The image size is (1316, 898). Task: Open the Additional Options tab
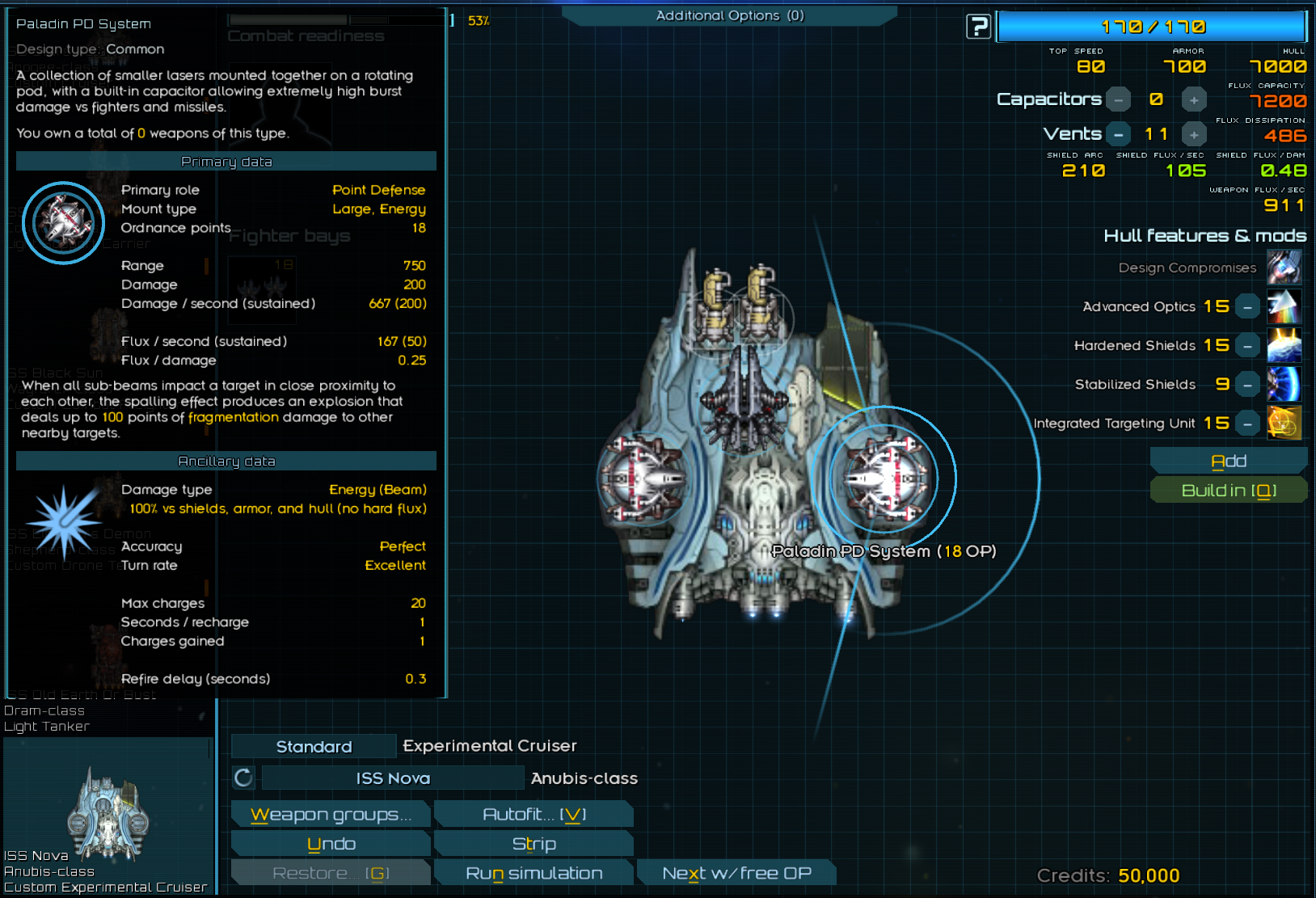pos(729,15)
